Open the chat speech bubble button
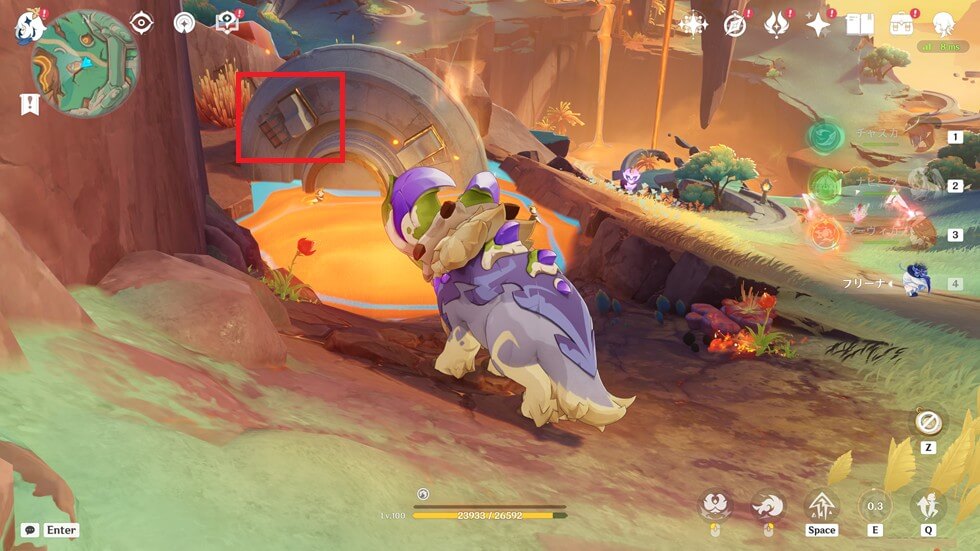980x551 pixels. click(30, 530)
